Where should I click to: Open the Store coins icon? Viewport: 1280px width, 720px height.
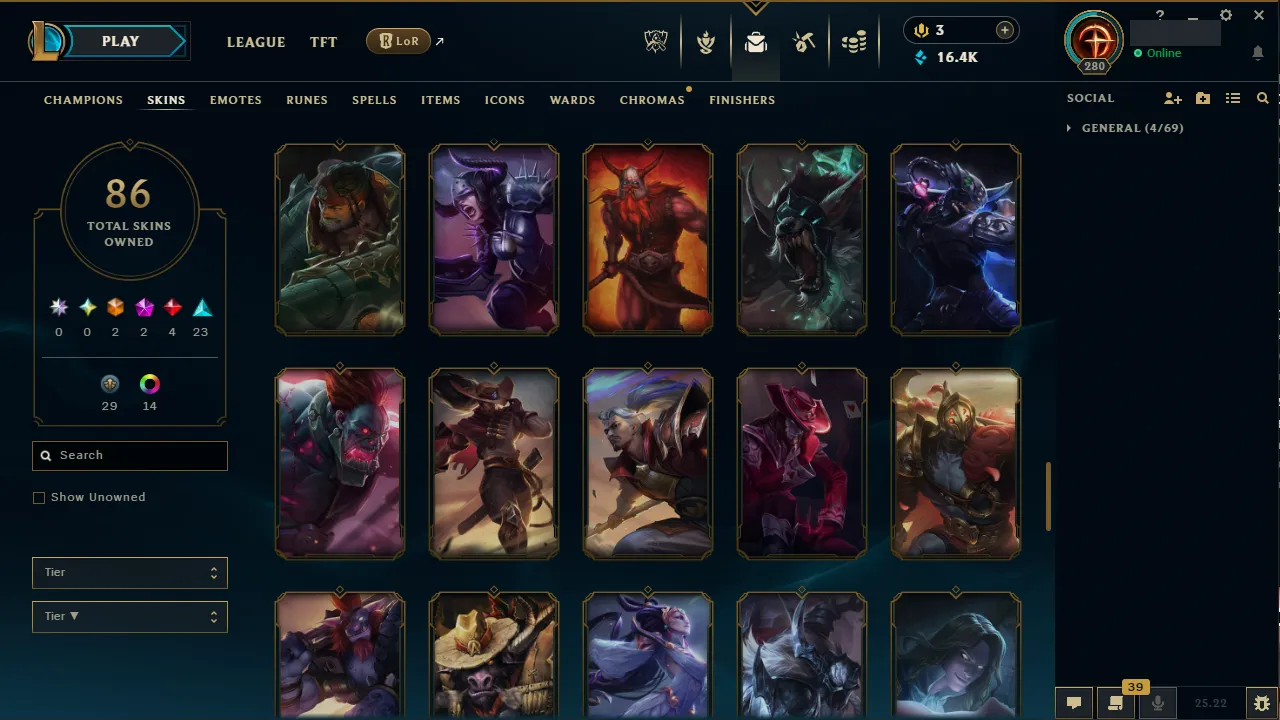[x=854, y=40]
